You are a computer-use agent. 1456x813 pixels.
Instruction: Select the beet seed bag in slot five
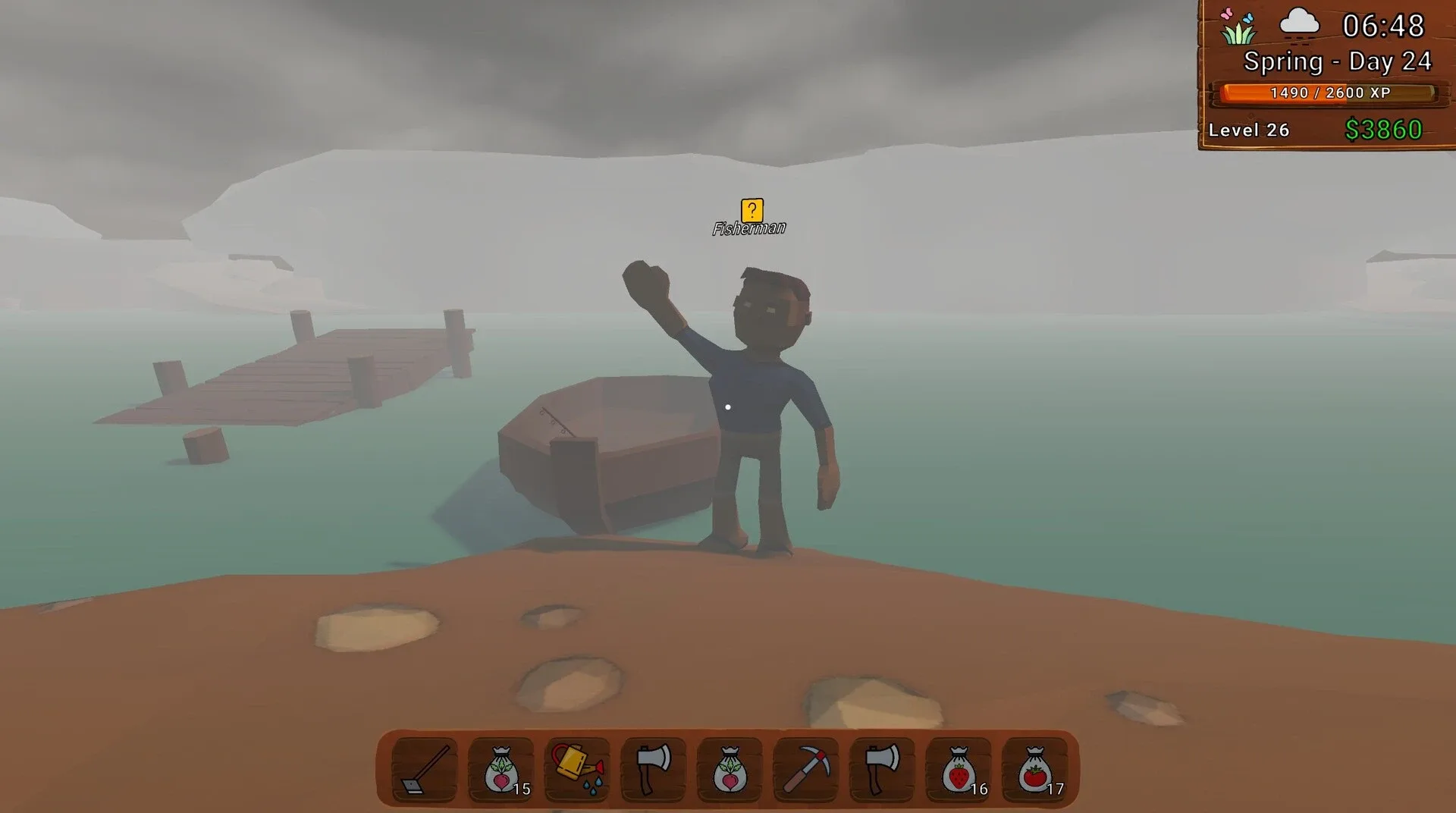(731, 769)
